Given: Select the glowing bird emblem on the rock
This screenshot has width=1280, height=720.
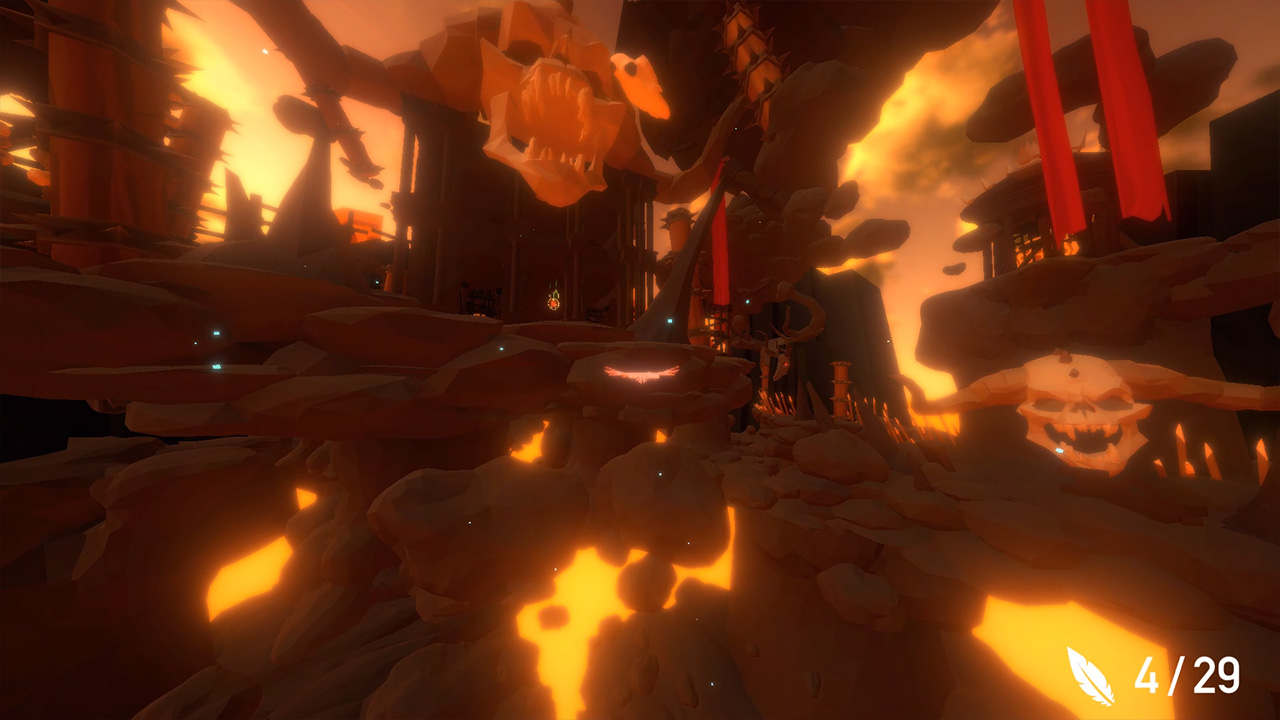Looking at the screenshot, I should coord(643,375).
